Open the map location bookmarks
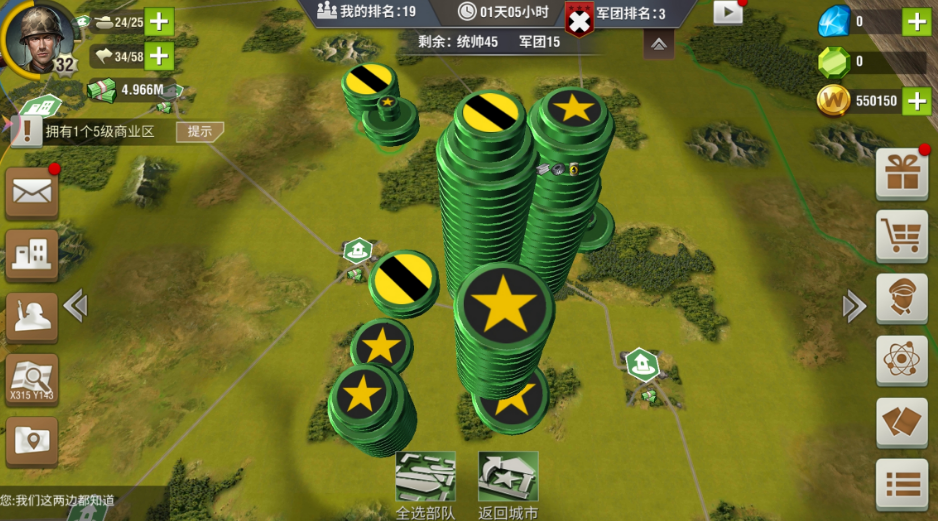This screenshot has height=521, width=938. 32,441
